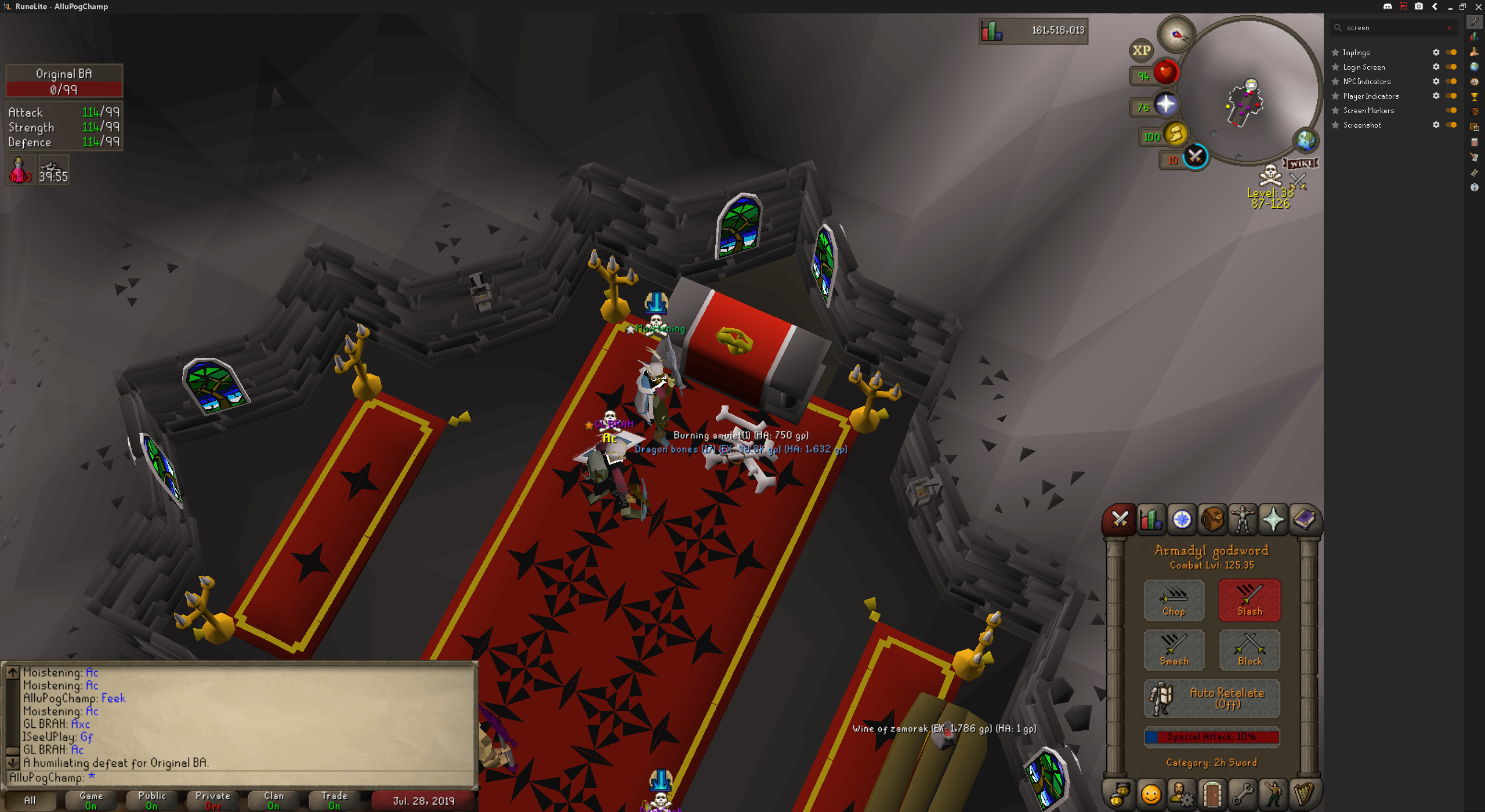
Task: Open the inventory backpack tab
Action: point(1212,519)
